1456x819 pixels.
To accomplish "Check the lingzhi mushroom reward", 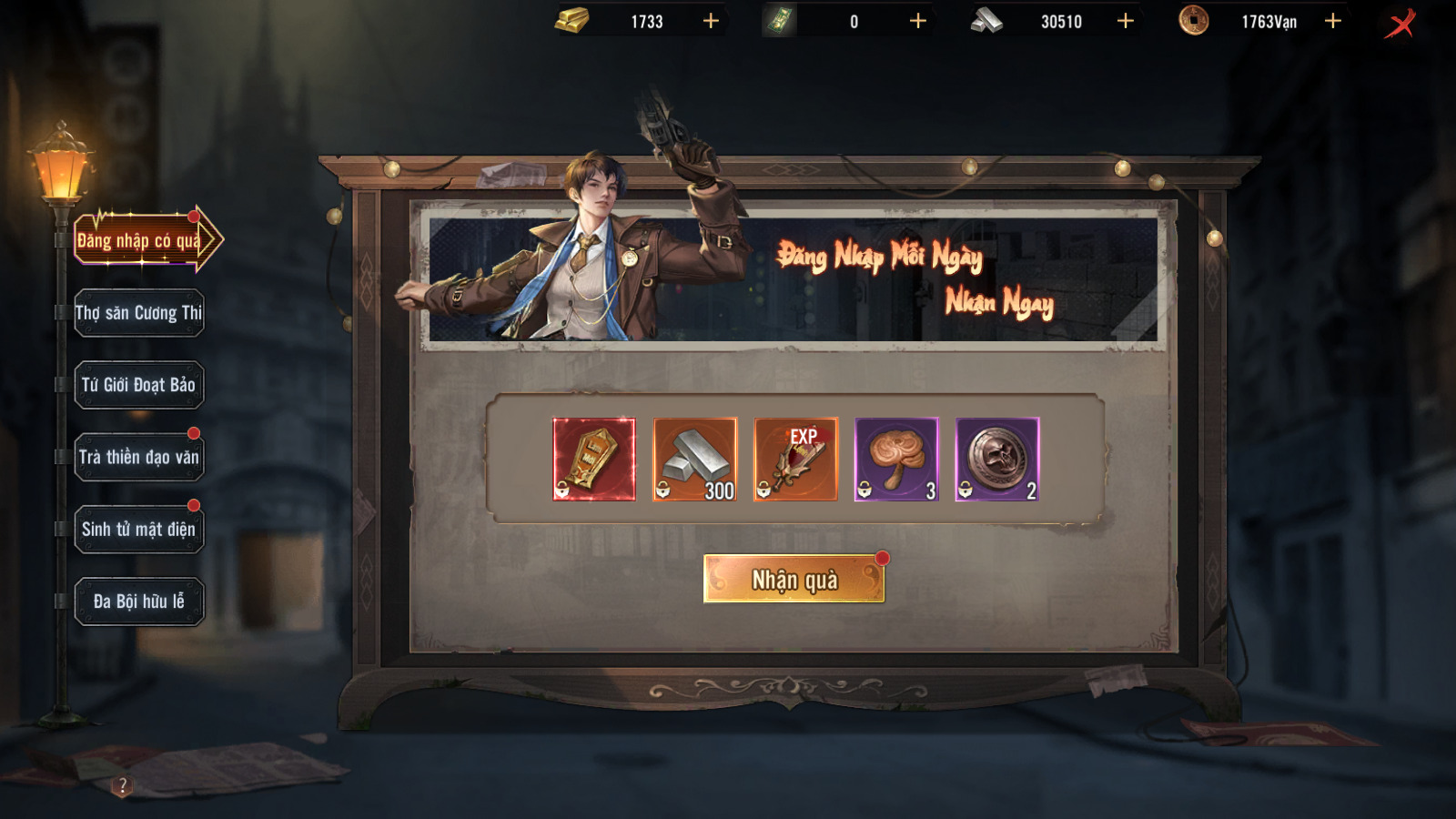I will [x=896, y=460].
